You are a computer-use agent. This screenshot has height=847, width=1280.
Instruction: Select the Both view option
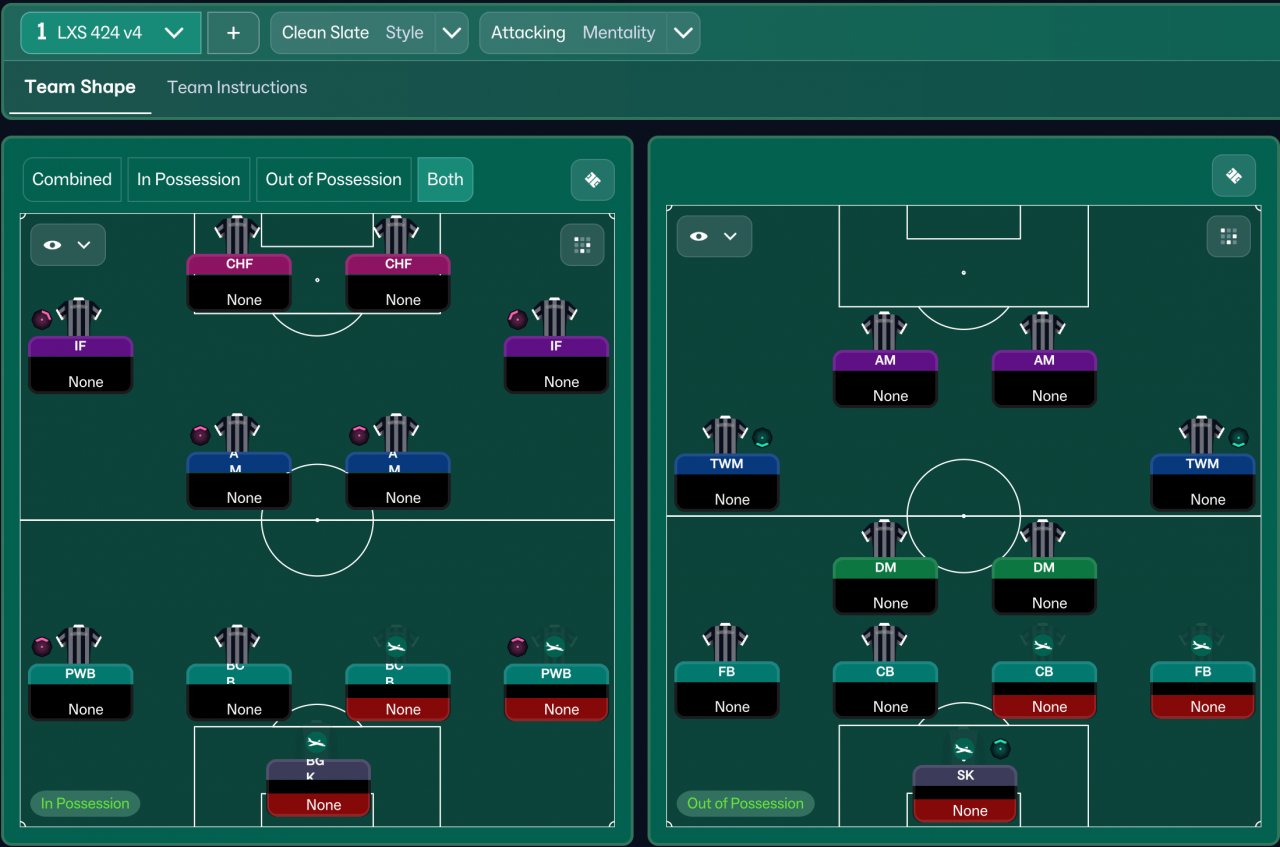coord(445,180)
